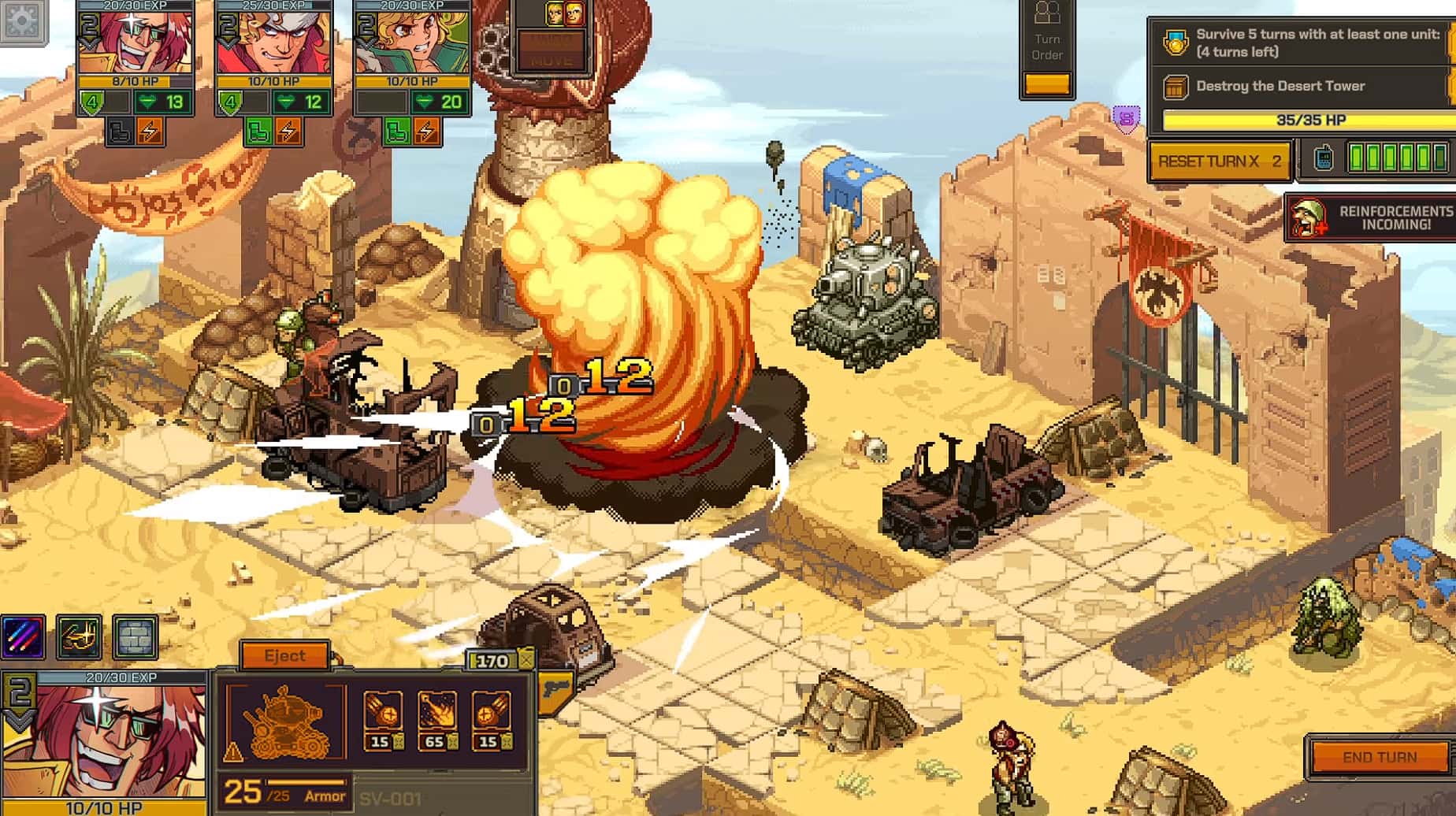Select the white-bandana hero portrait
Screen dimensions: 1456x816
pos(273,43)
